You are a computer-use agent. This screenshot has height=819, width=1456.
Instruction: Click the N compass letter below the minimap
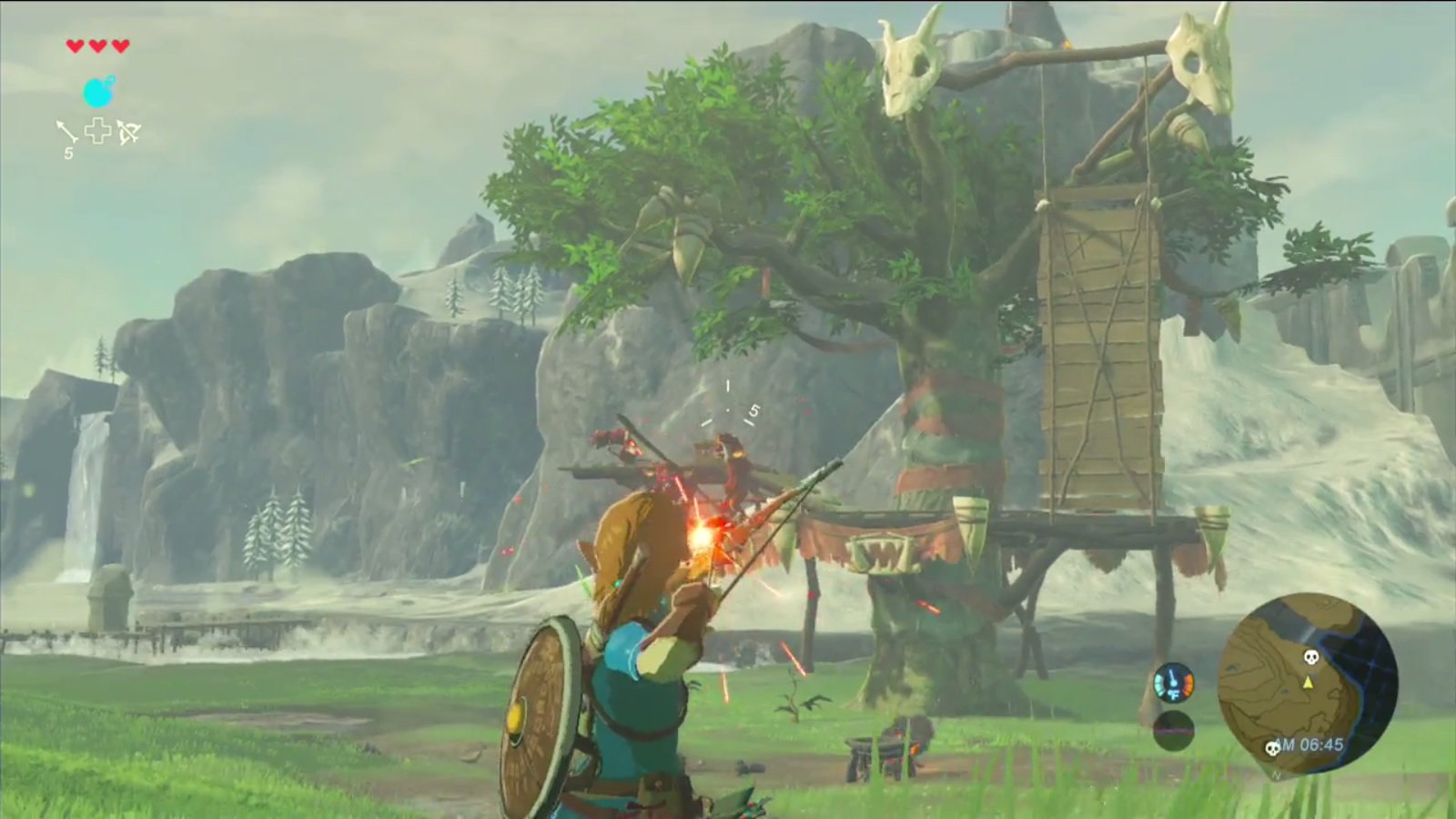(1276, 775)
